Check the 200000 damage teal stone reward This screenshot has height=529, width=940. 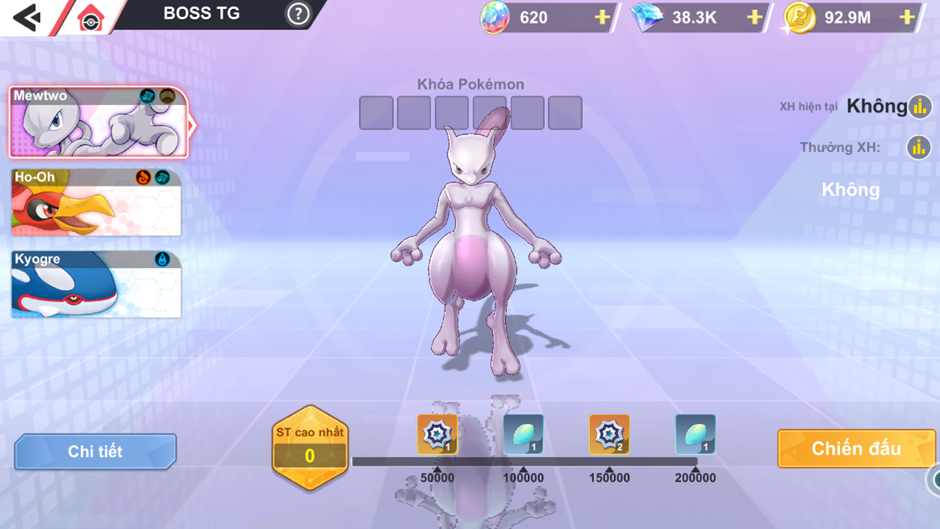(695, 434)
